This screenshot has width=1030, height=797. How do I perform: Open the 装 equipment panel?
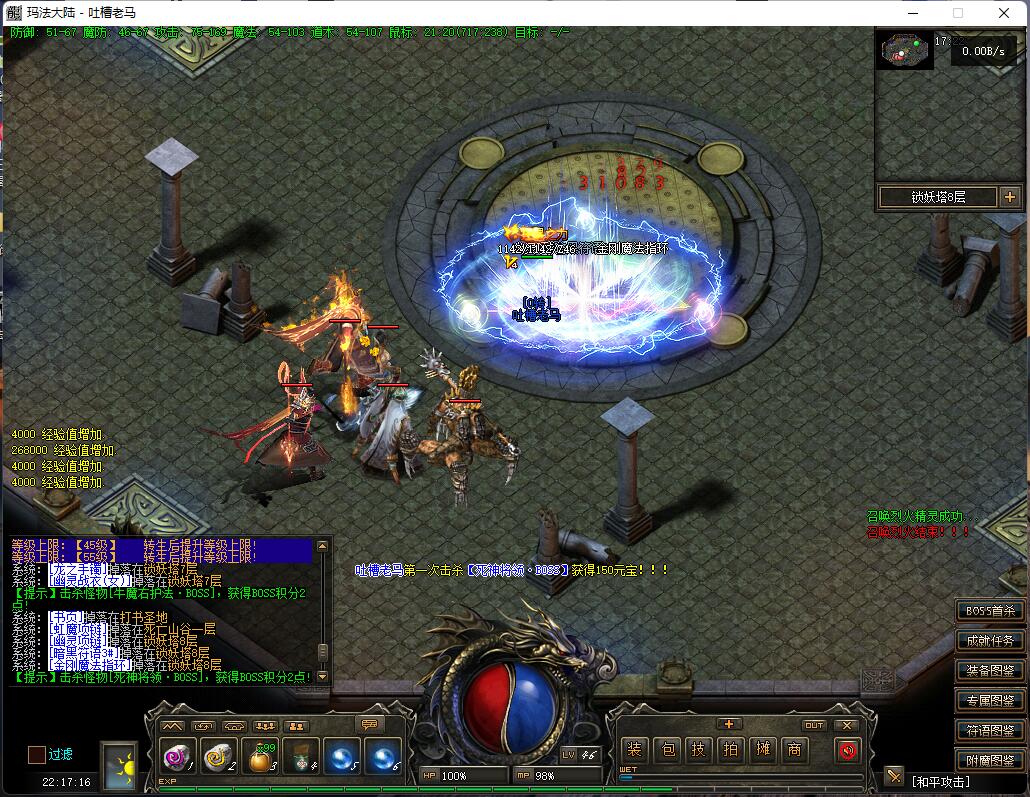634,749
